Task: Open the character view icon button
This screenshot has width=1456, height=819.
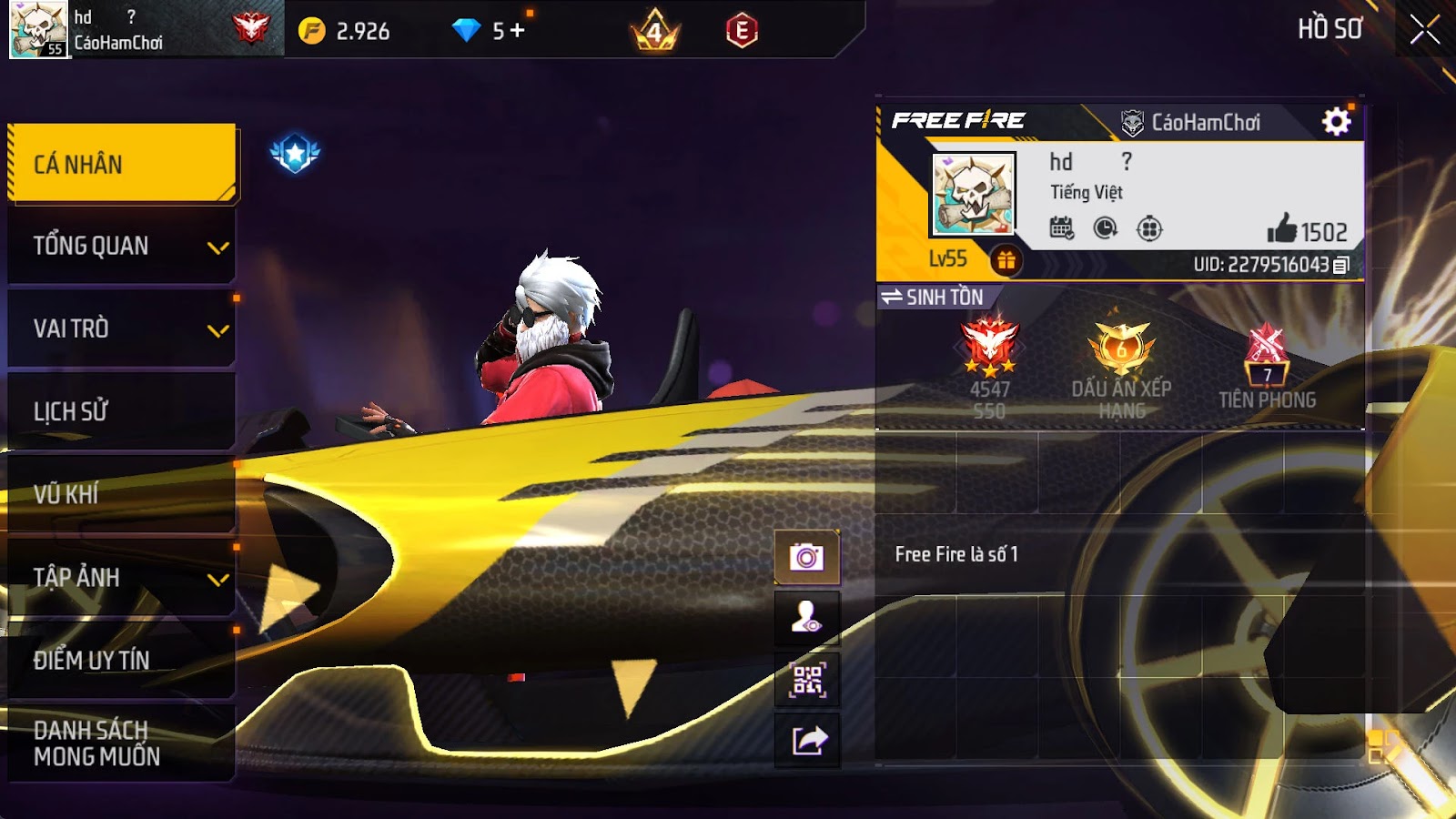Action: (806, 618)
